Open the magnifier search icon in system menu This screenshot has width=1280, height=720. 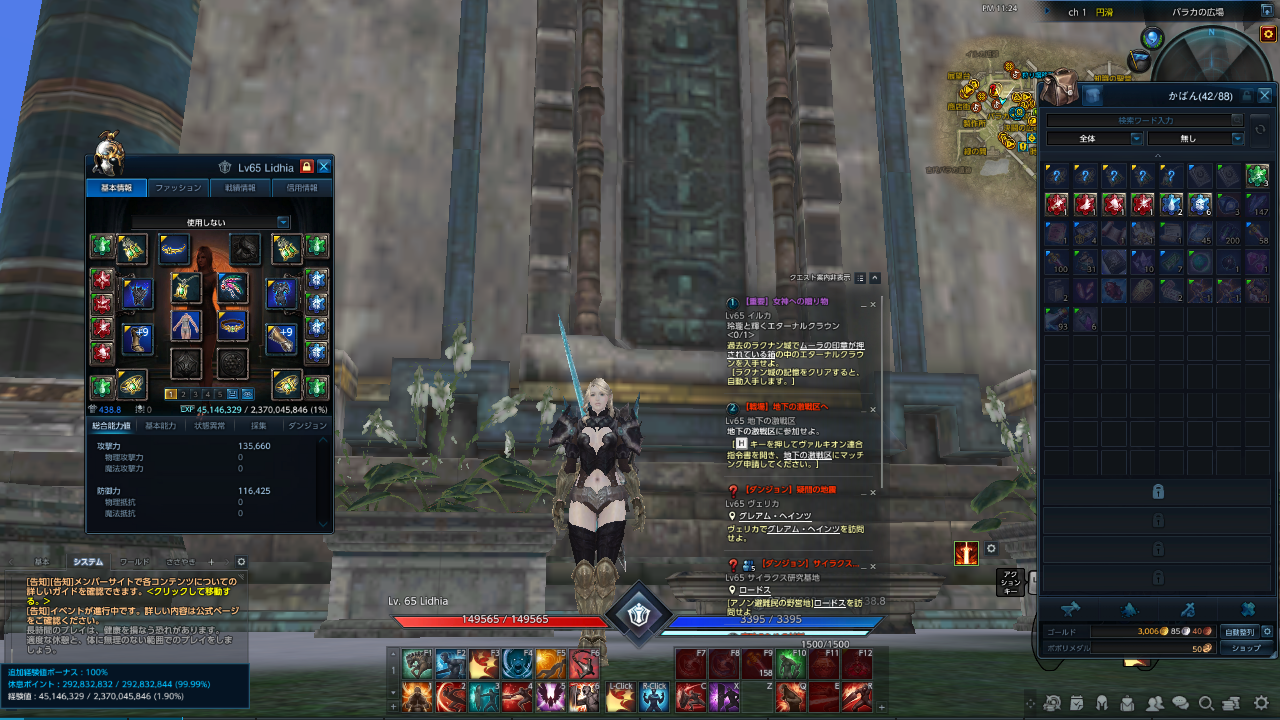pyautogui.click(x=1206, y=704)
